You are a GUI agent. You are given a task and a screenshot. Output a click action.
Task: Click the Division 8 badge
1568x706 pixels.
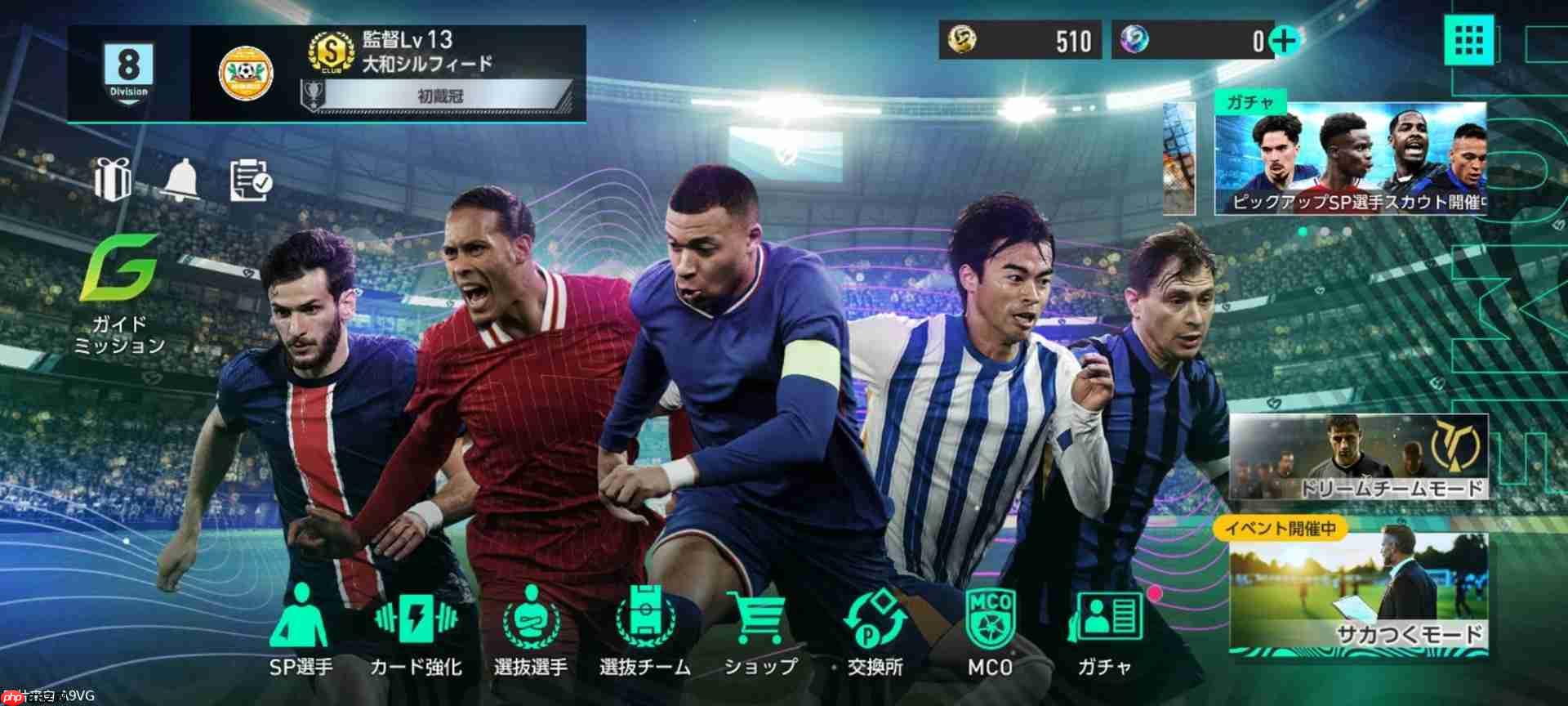point(128,72)
